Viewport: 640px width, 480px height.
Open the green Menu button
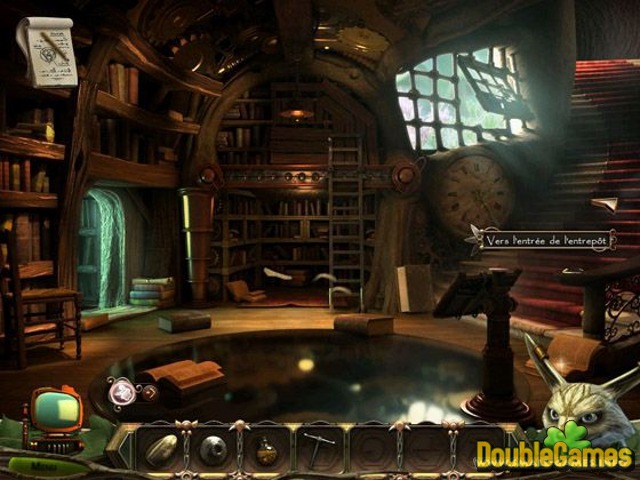(x=47, y=466)
